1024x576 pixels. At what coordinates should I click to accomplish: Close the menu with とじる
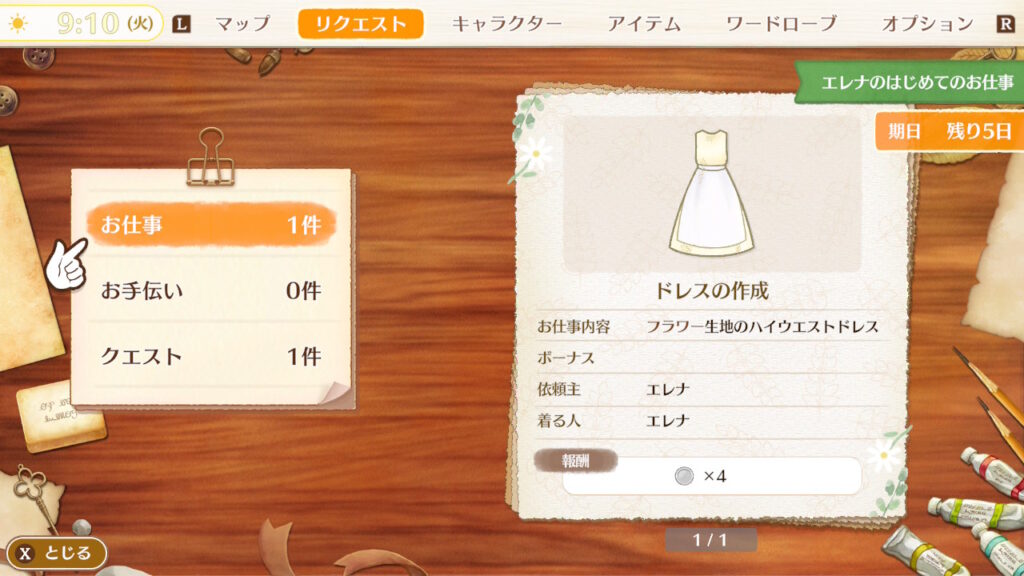[57, 553]
